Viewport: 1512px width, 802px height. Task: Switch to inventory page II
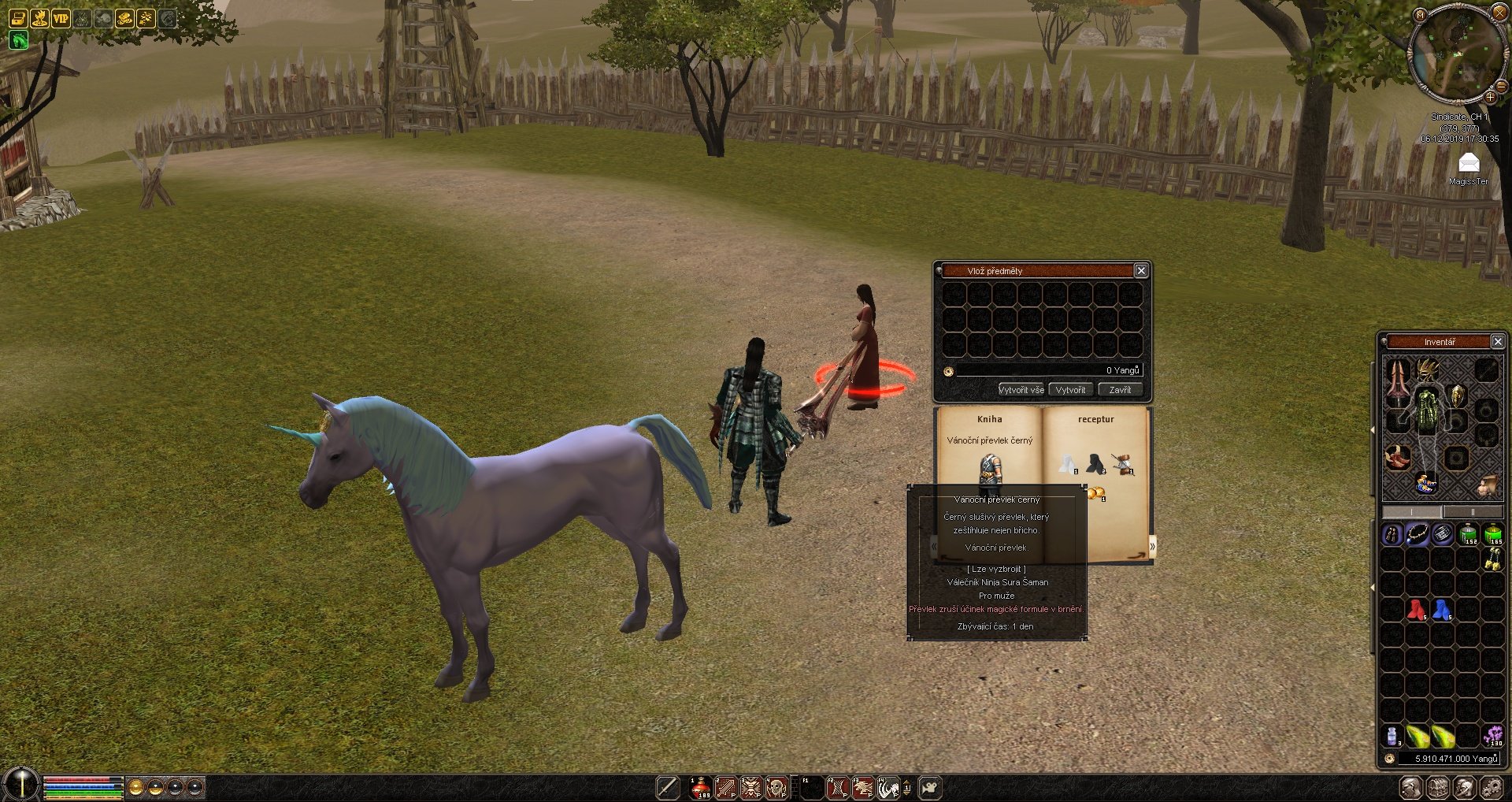pyautogui.click(x=1473, y=512)
